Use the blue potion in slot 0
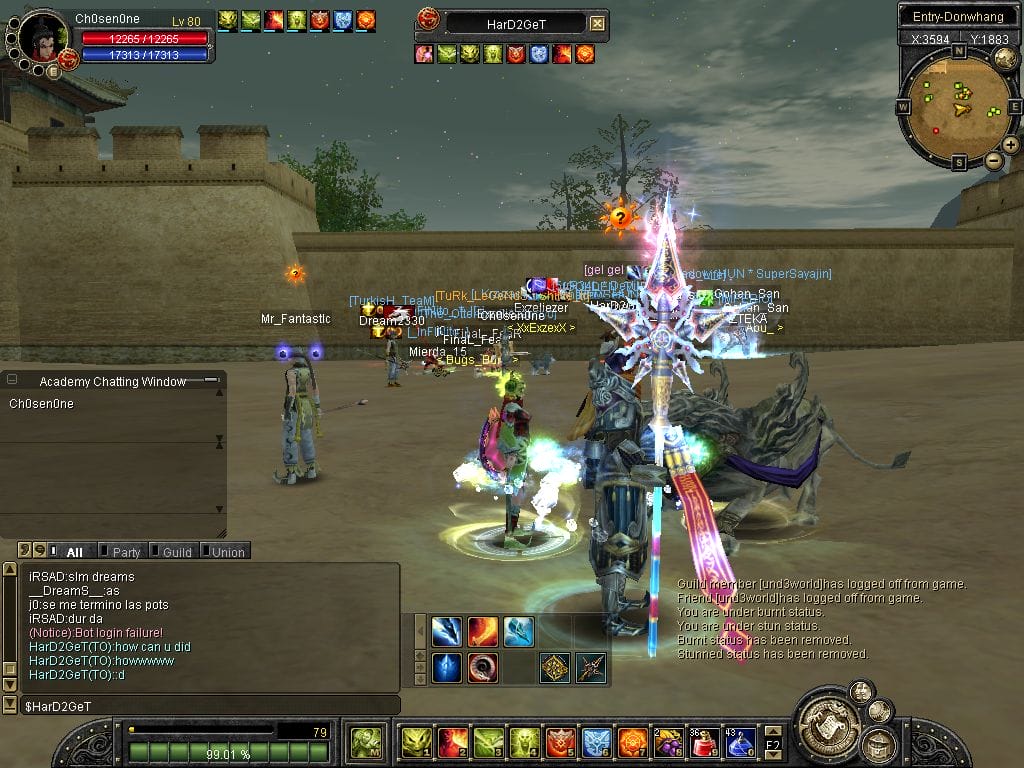The width and height of the screenshot is (1024, 768). click(x=740, y=743)
